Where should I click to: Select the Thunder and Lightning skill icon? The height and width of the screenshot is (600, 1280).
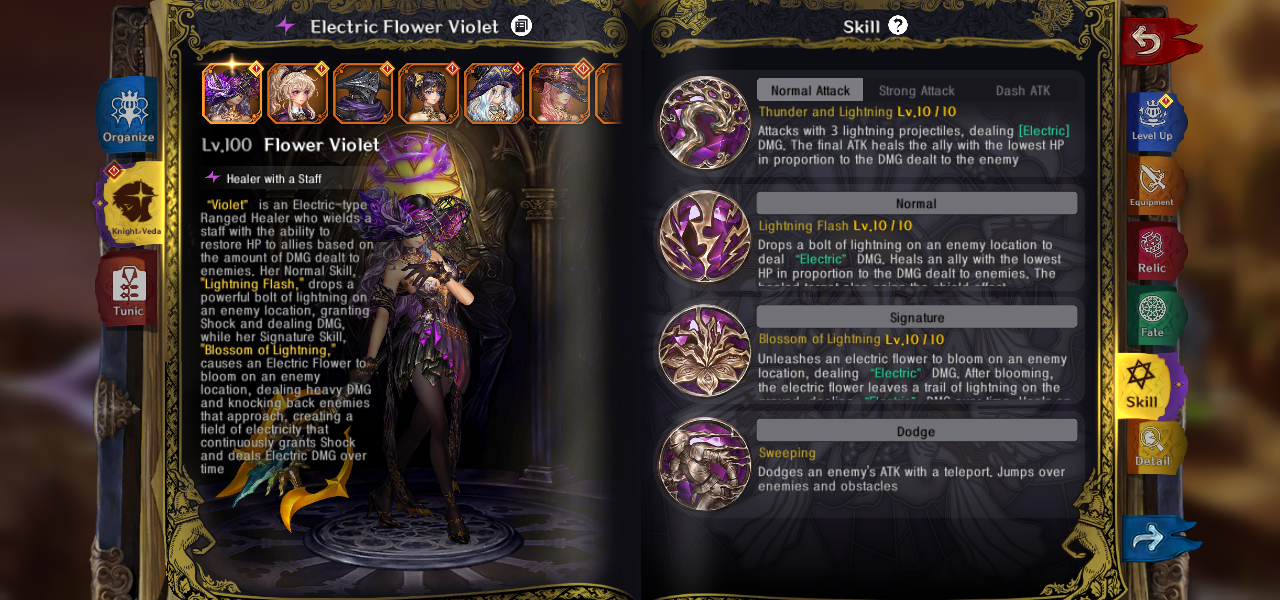pyautogui.click(x=705, y=122)
